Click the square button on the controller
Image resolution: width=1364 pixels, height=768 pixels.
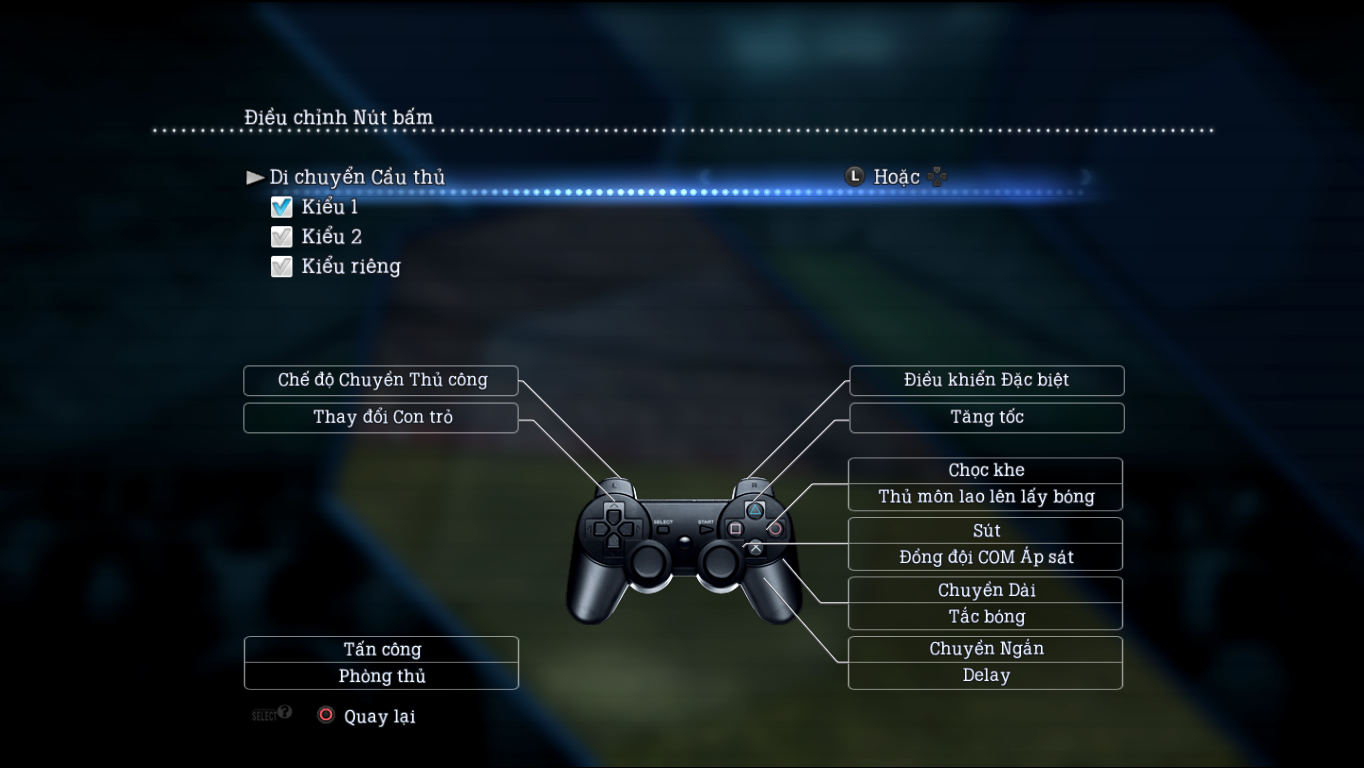[x=736, y=528]
